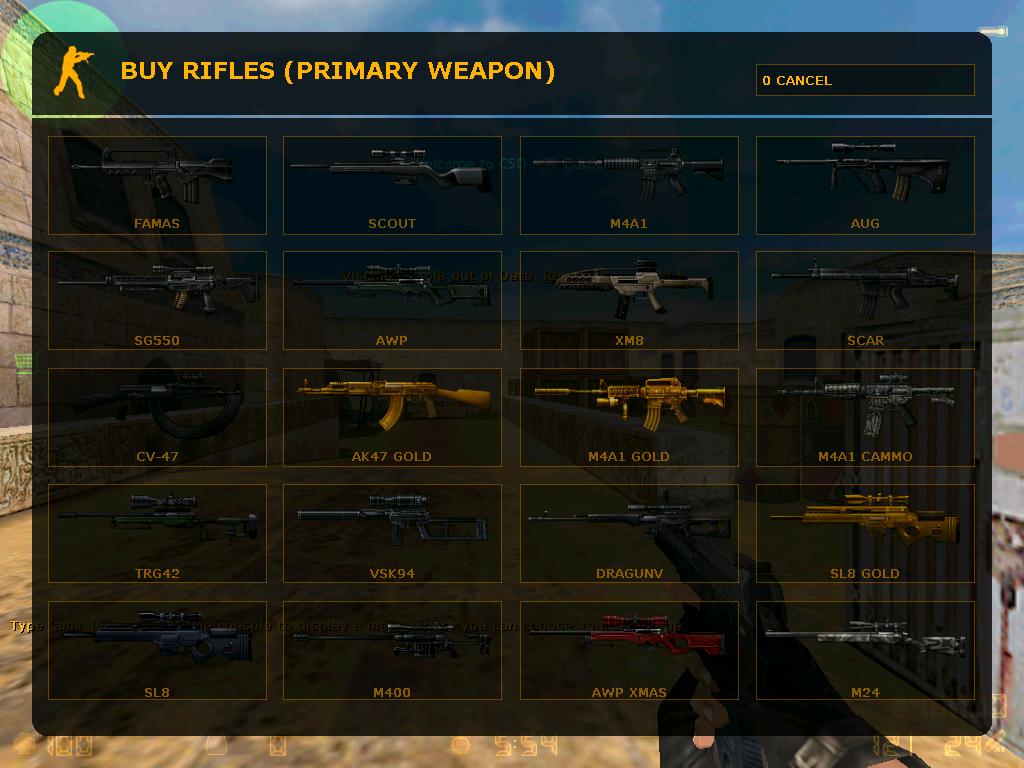Select the M4A1 Gold weapon
Image resolution: width=1024 pixels, height=768 pixels.
pyautogui.click(x=629, y=417)
